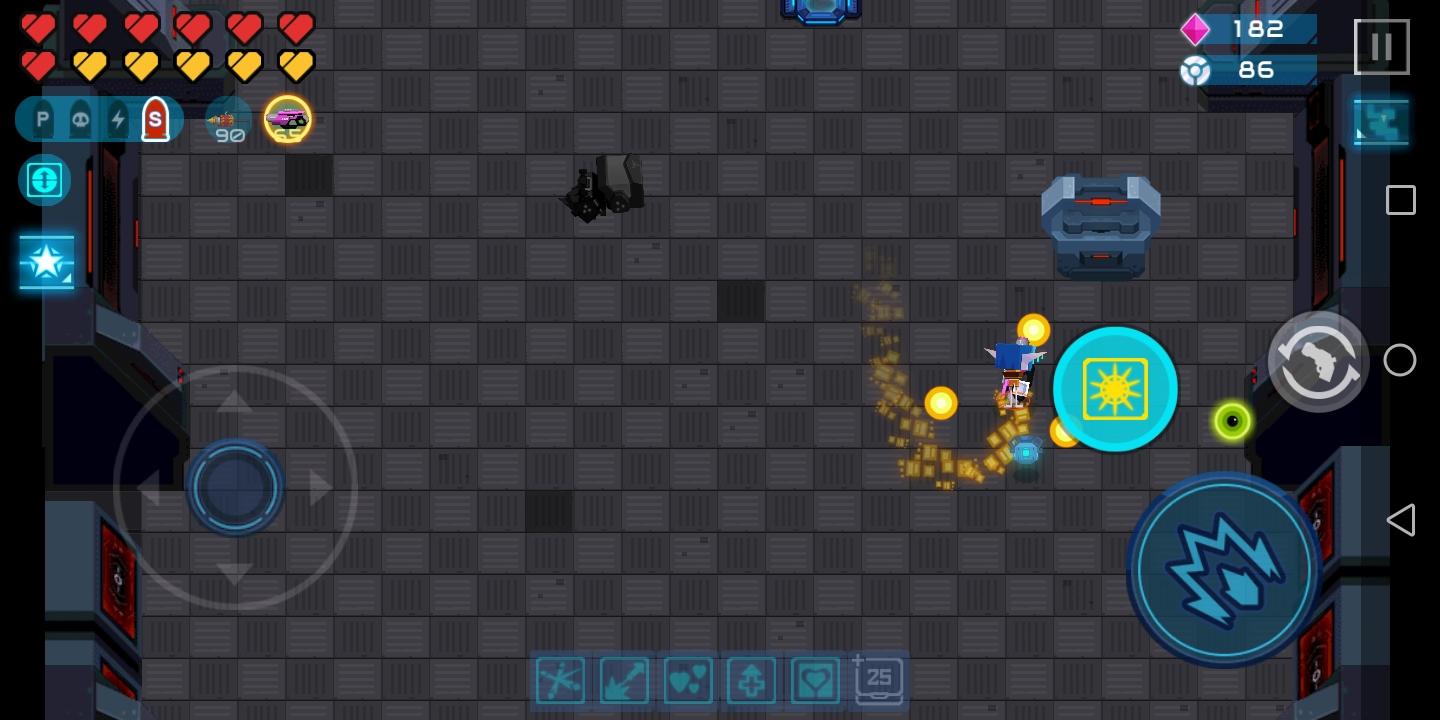Select the P bullet ammo icon

(x=42, y=118)
